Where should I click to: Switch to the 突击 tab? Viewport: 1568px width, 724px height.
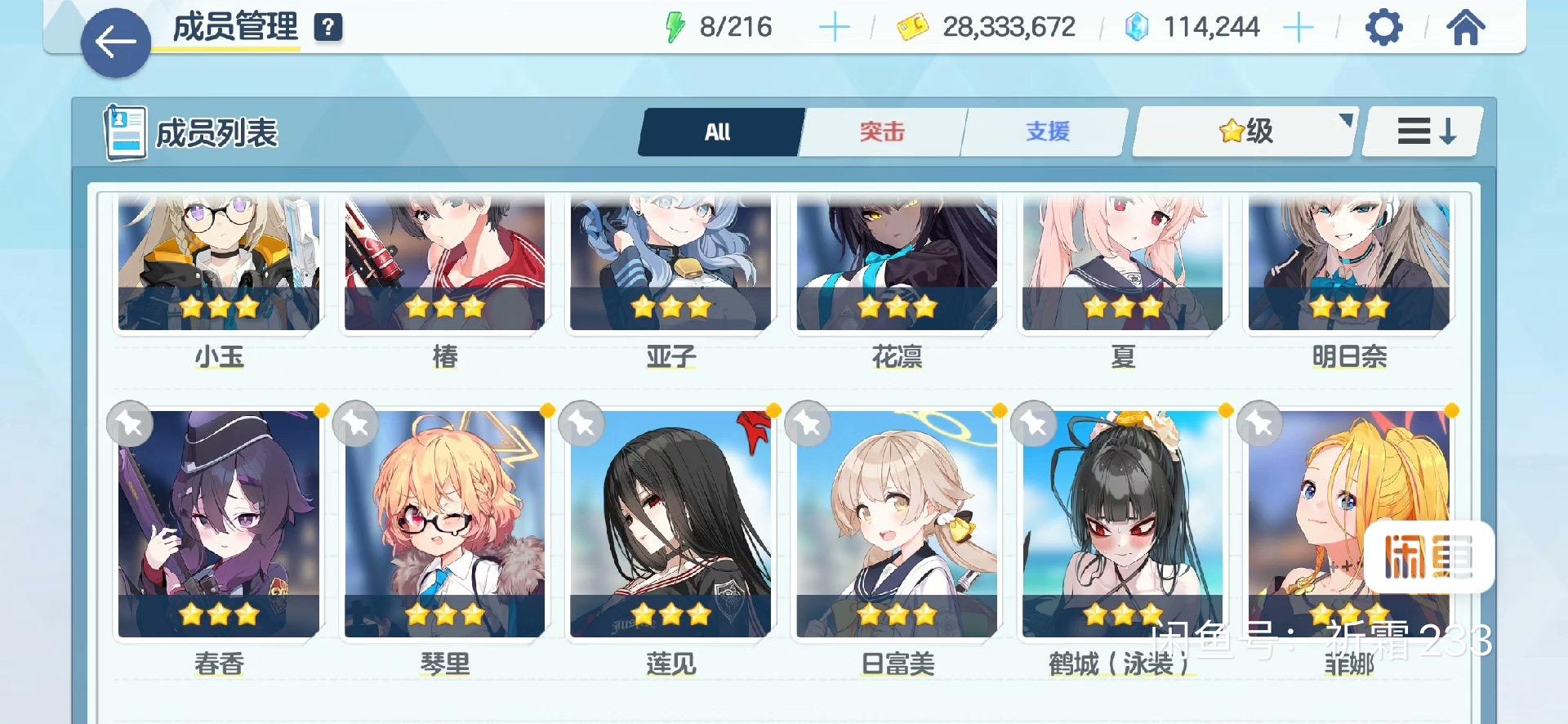tap(883, 131)
